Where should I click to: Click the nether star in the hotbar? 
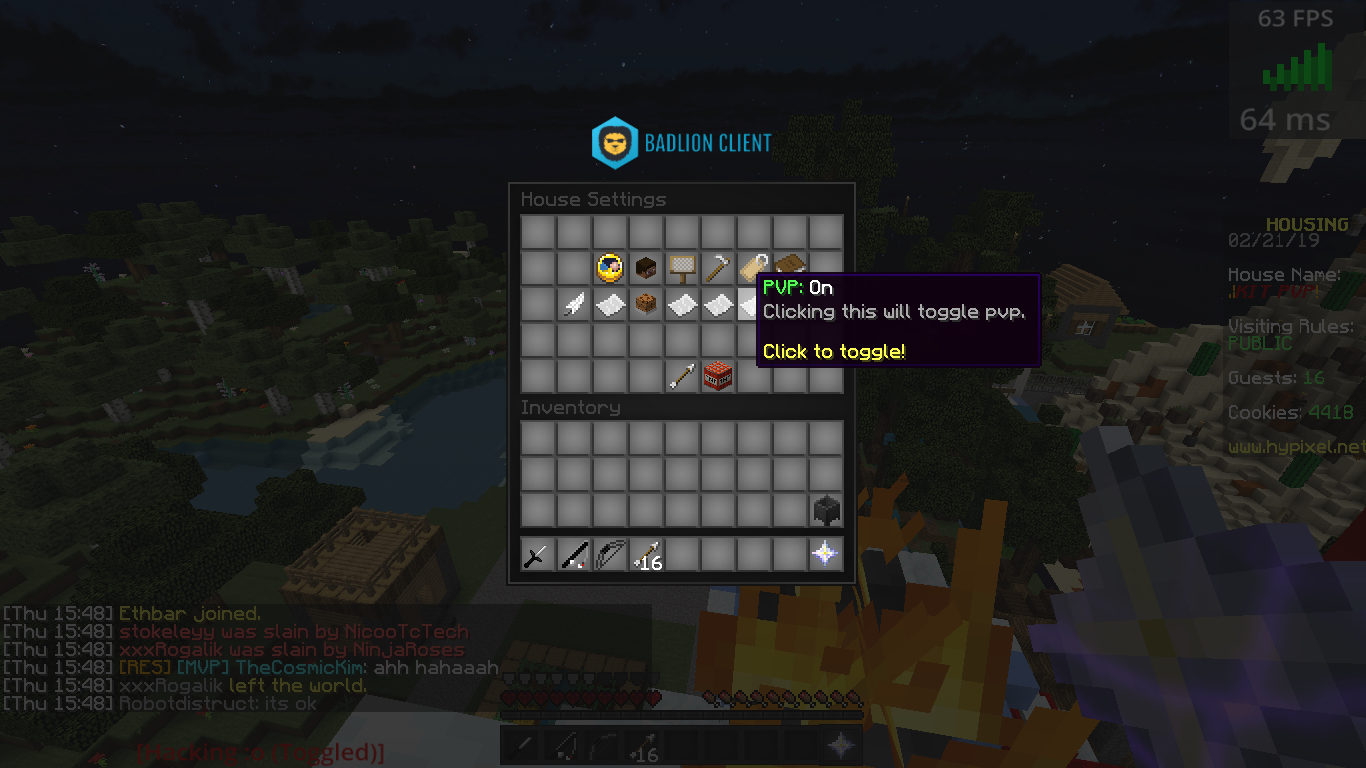tap(826, 554)
